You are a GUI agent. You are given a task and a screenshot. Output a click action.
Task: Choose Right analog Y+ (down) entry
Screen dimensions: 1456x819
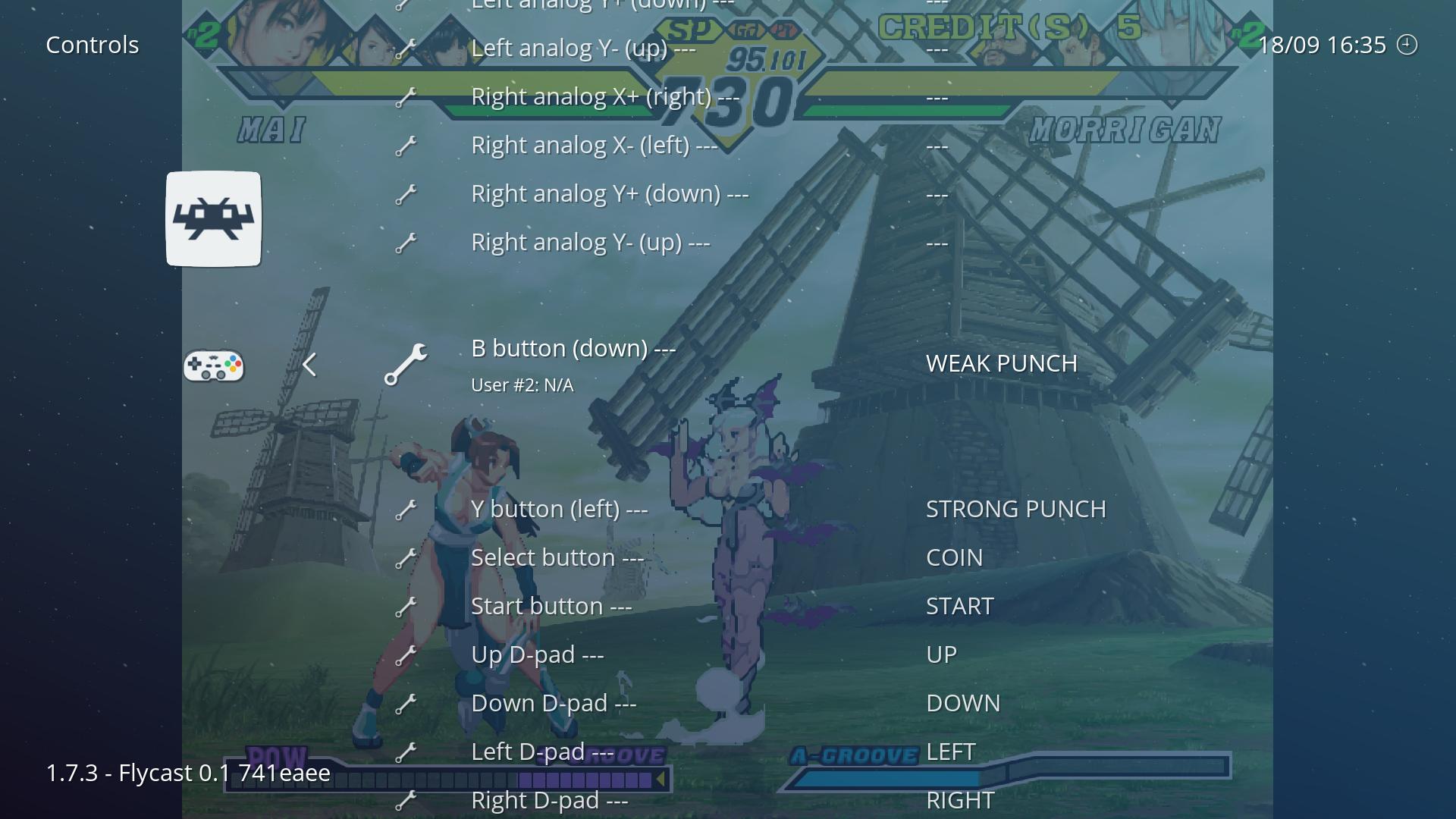coord(610,194)
